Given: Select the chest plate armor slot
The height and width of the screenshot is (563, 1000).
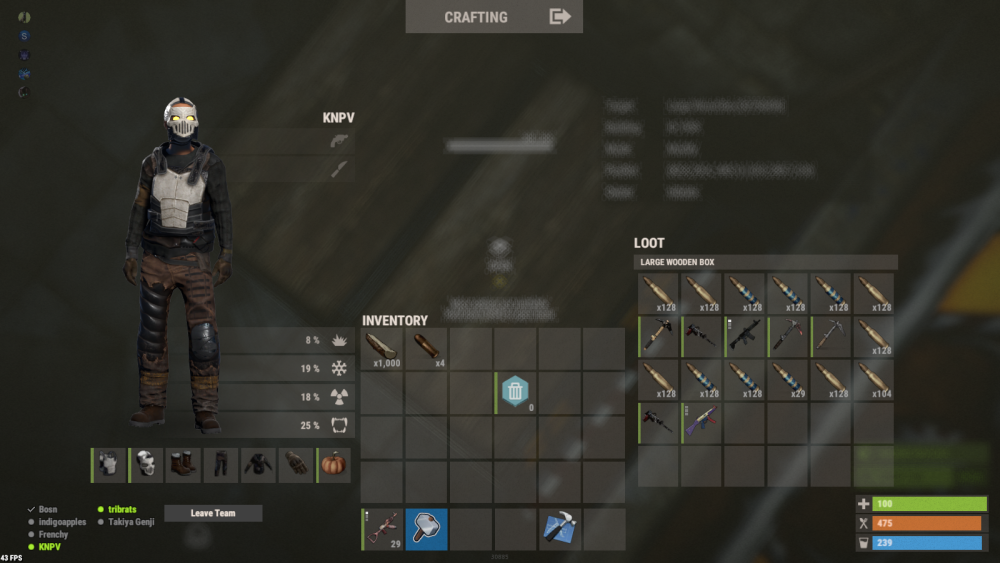Looking at the screenshot, I should [x=109, y=466].
